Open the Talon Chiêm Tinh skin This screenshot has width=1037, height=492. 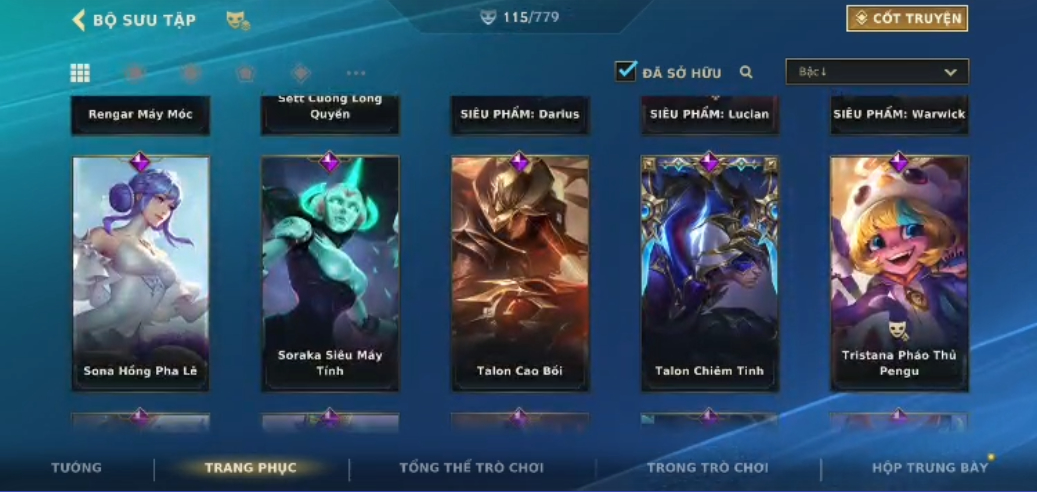709,272
